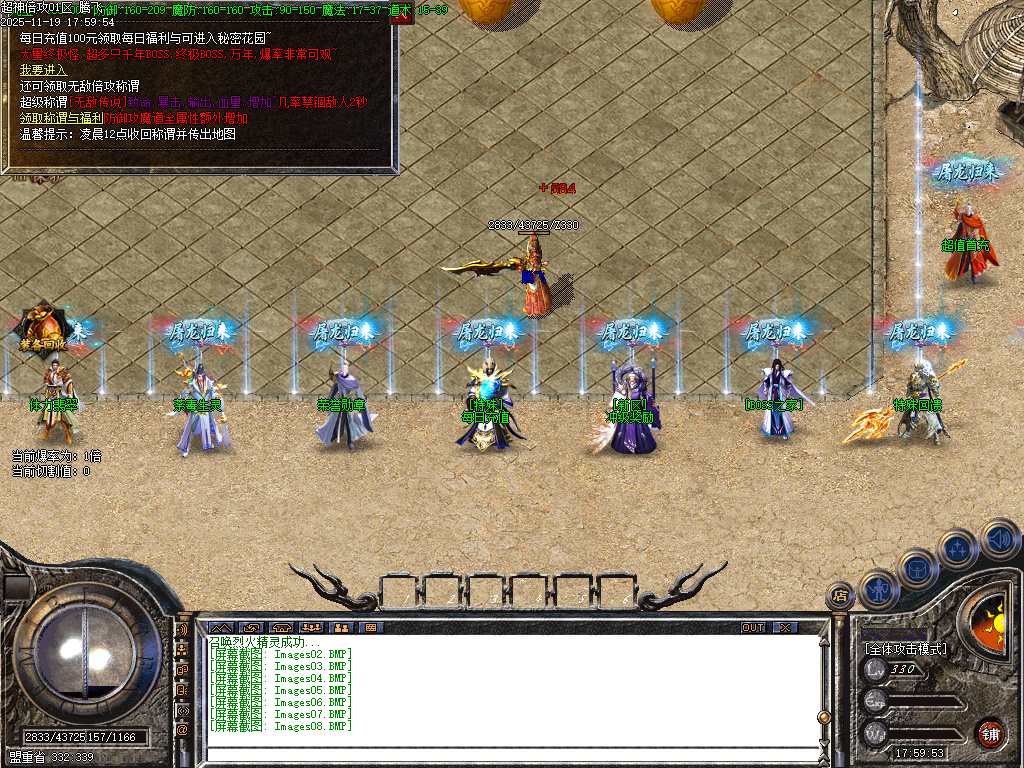Open the skills sparkle round button
Screen dimensions: 1024x768
pos(958,548)
